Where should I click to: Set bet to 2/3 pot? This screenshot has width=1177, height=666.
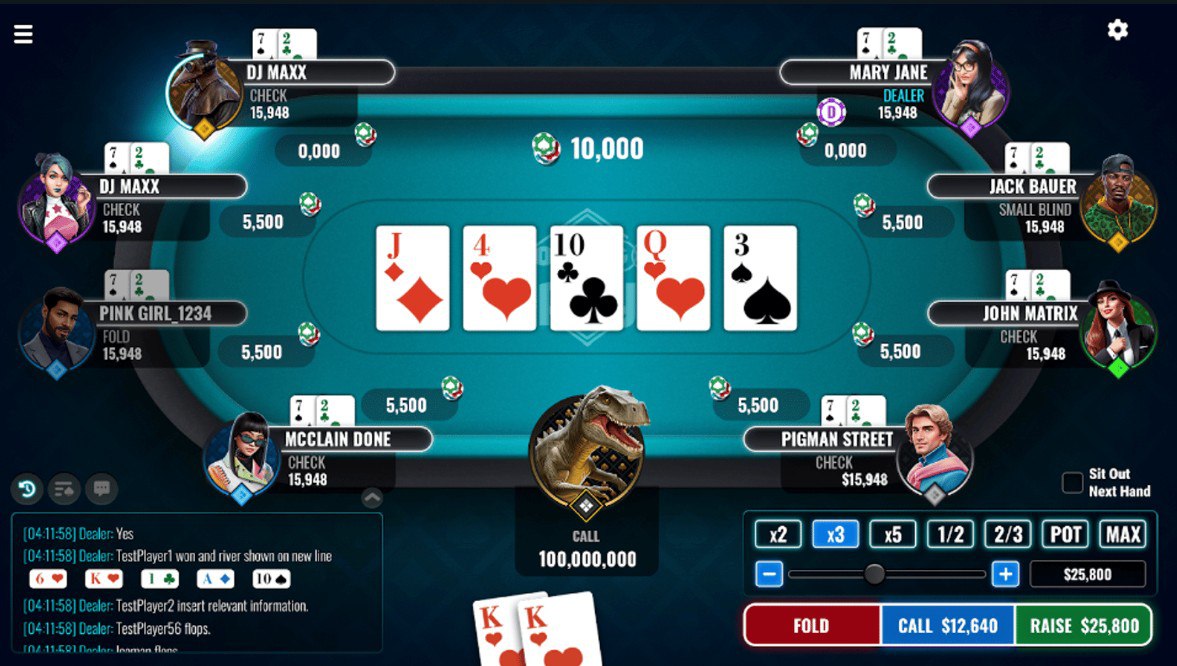(1008, 535)
